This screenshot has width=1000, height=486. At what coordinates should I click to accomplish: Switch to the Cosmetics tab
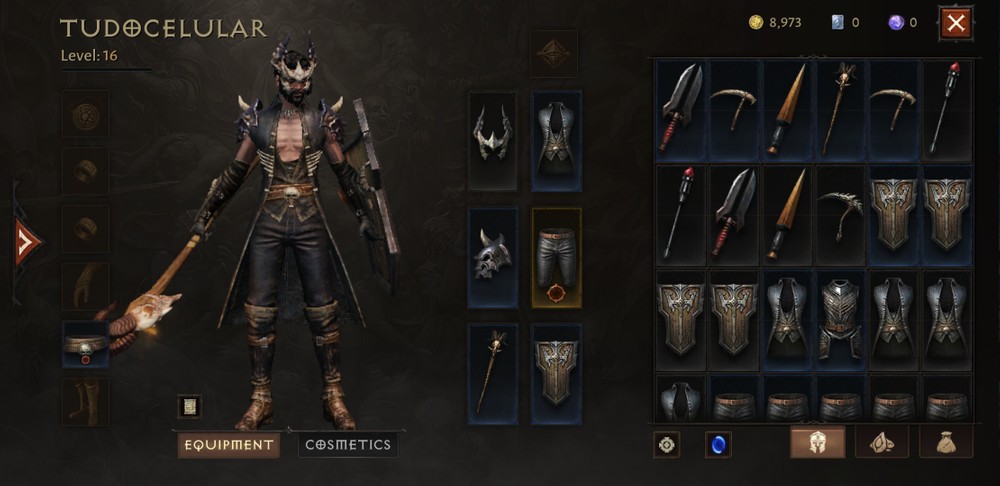coord(347,445)
